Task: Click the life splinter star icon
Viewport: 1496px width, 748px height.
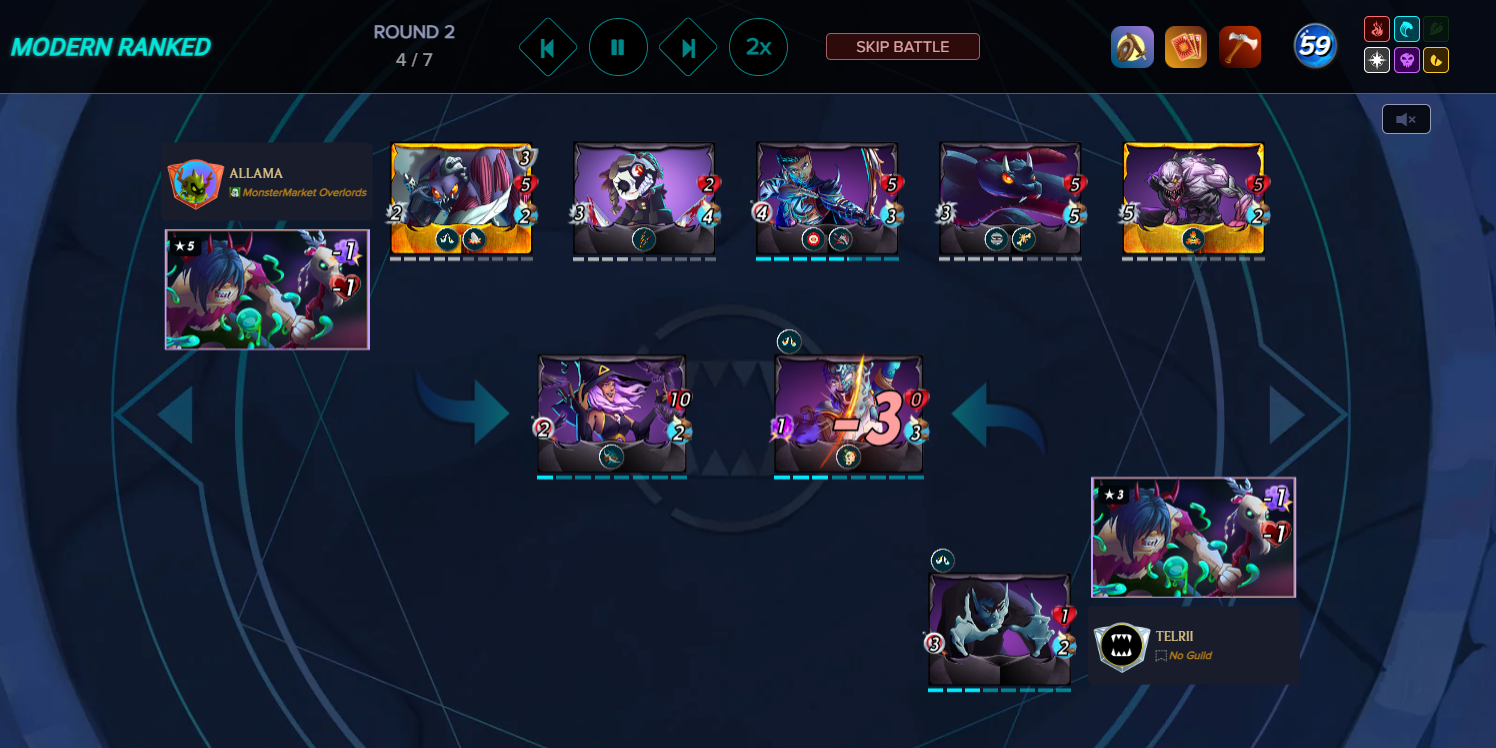Action: [x=1377, y=60]
